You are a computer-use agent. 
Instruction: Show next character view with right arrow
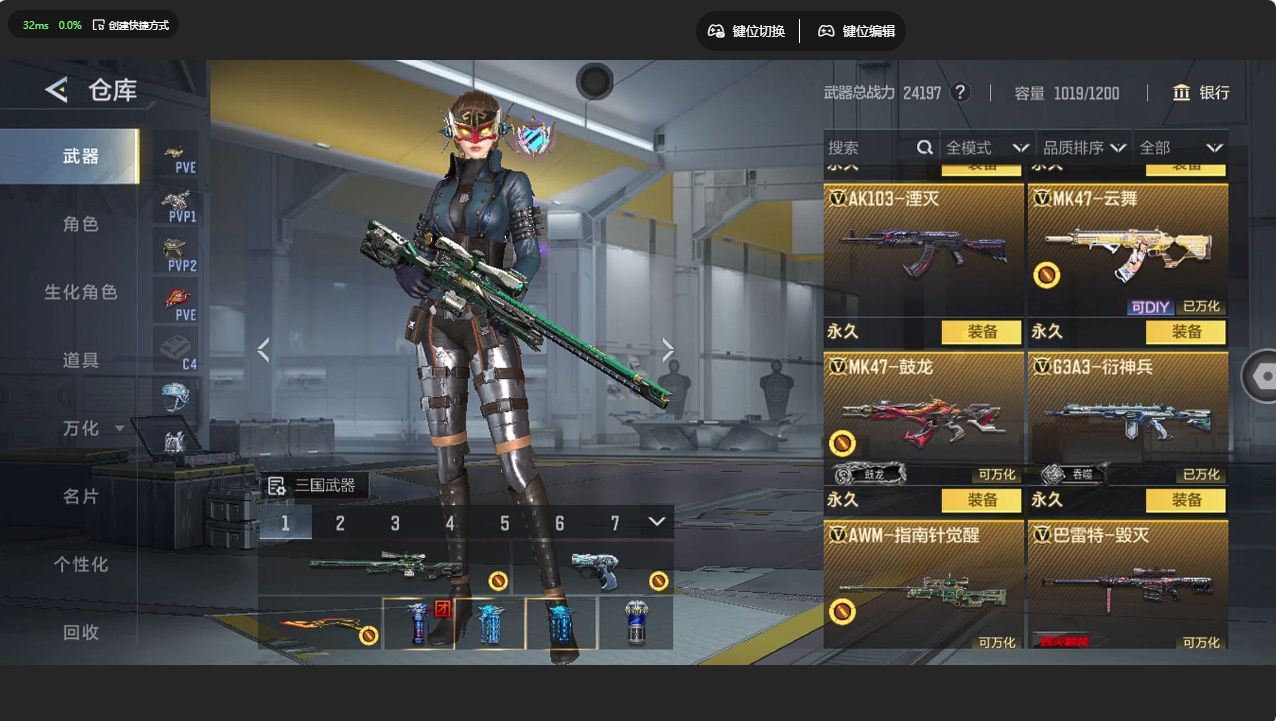point(668,350)
